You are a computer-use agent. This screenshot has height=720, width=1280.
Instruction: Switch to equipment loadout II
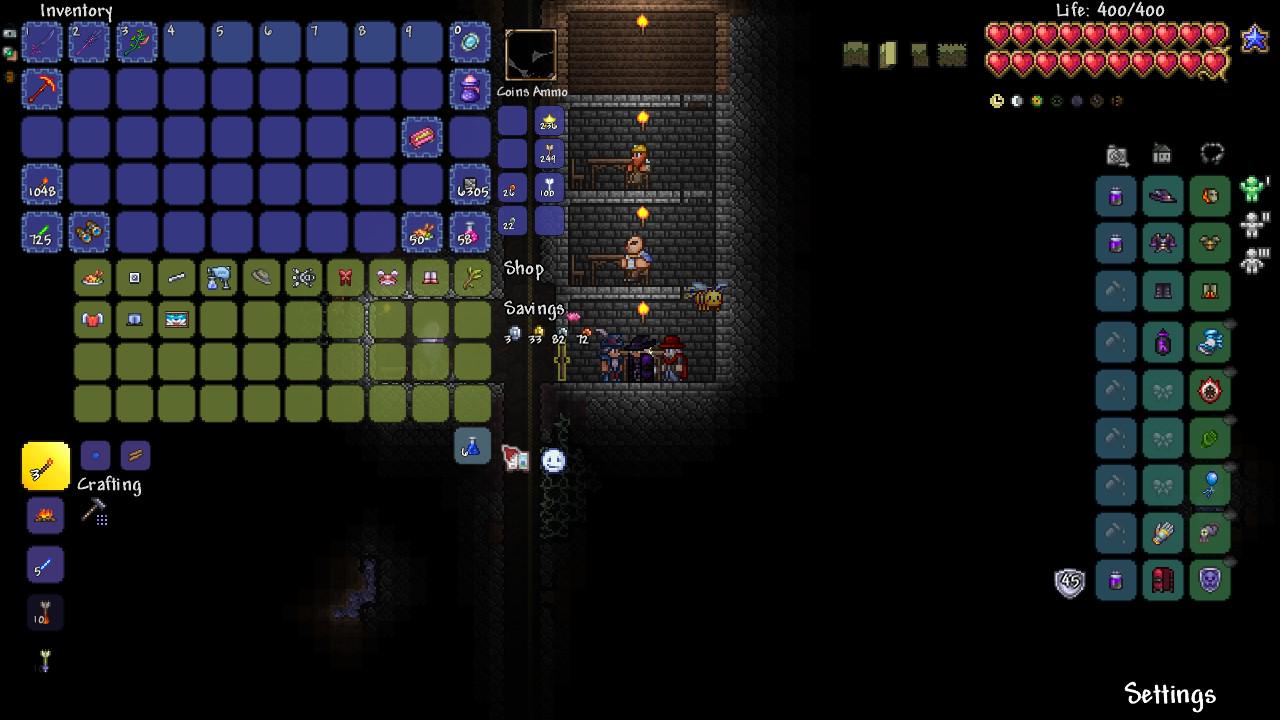pos(1251,225)
